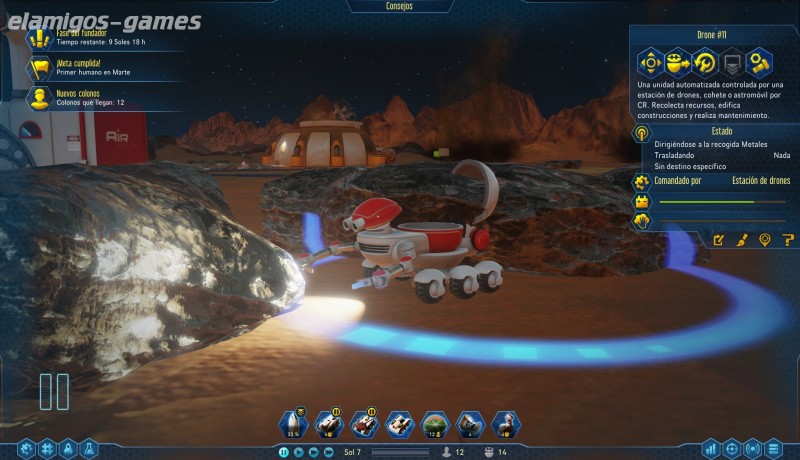Center the camera with the location-pin icon
Viewport: 800px width, 460px height.
765,240
